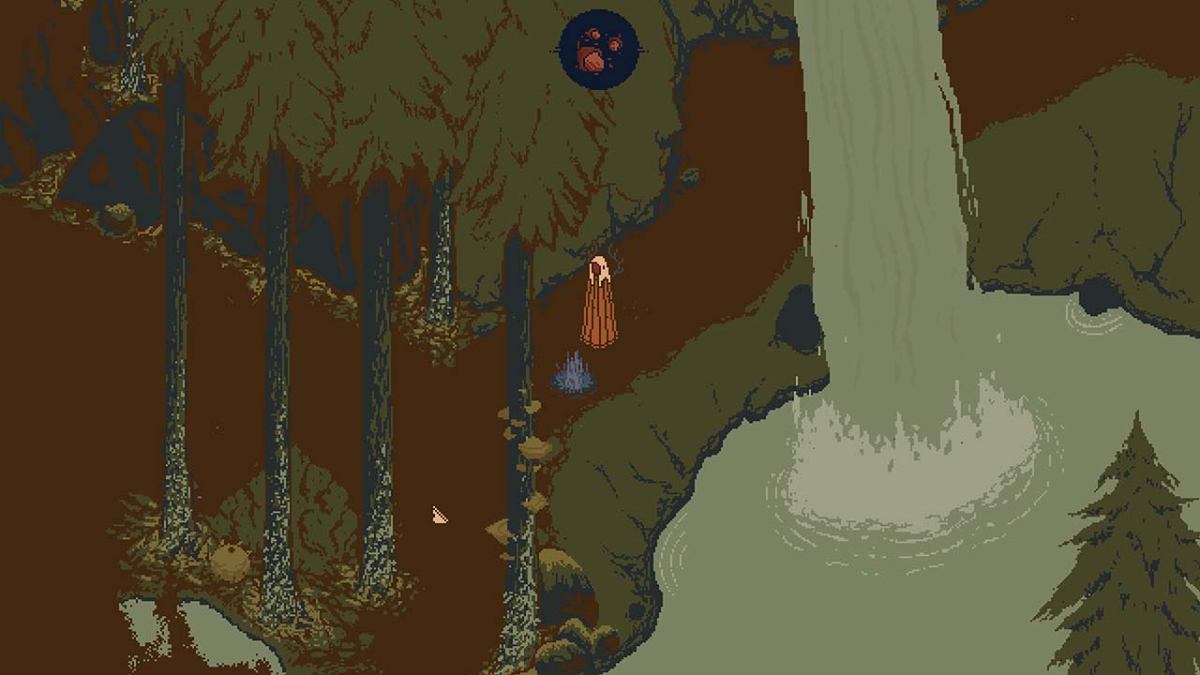Screen dimensions: 1200x675
Task: Select the round inventory item icon
Action: tap(599, 49)
